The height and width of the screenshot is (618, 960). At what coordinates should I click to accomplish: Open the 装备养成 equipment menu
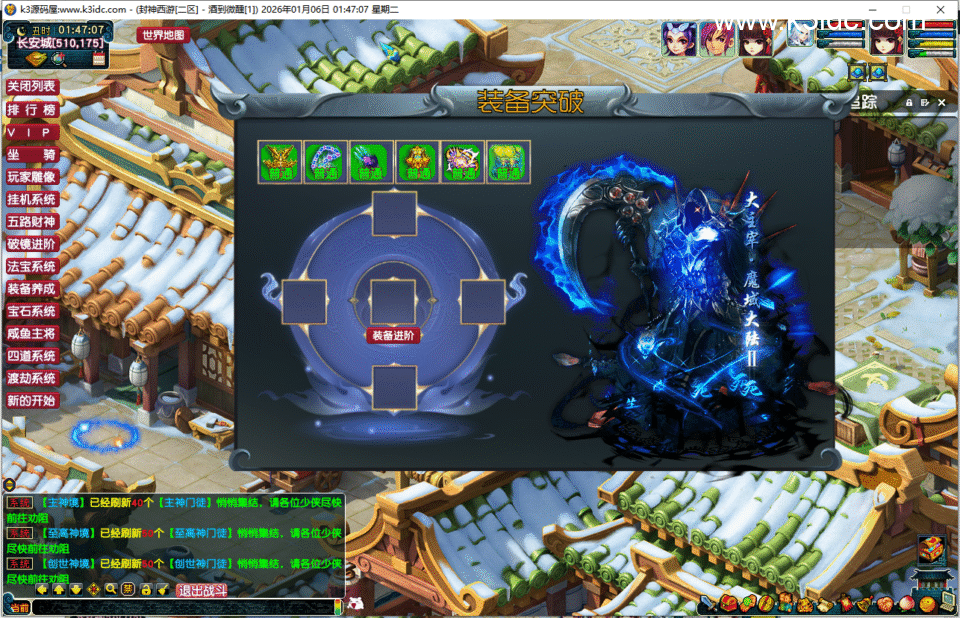click(32, 288)
